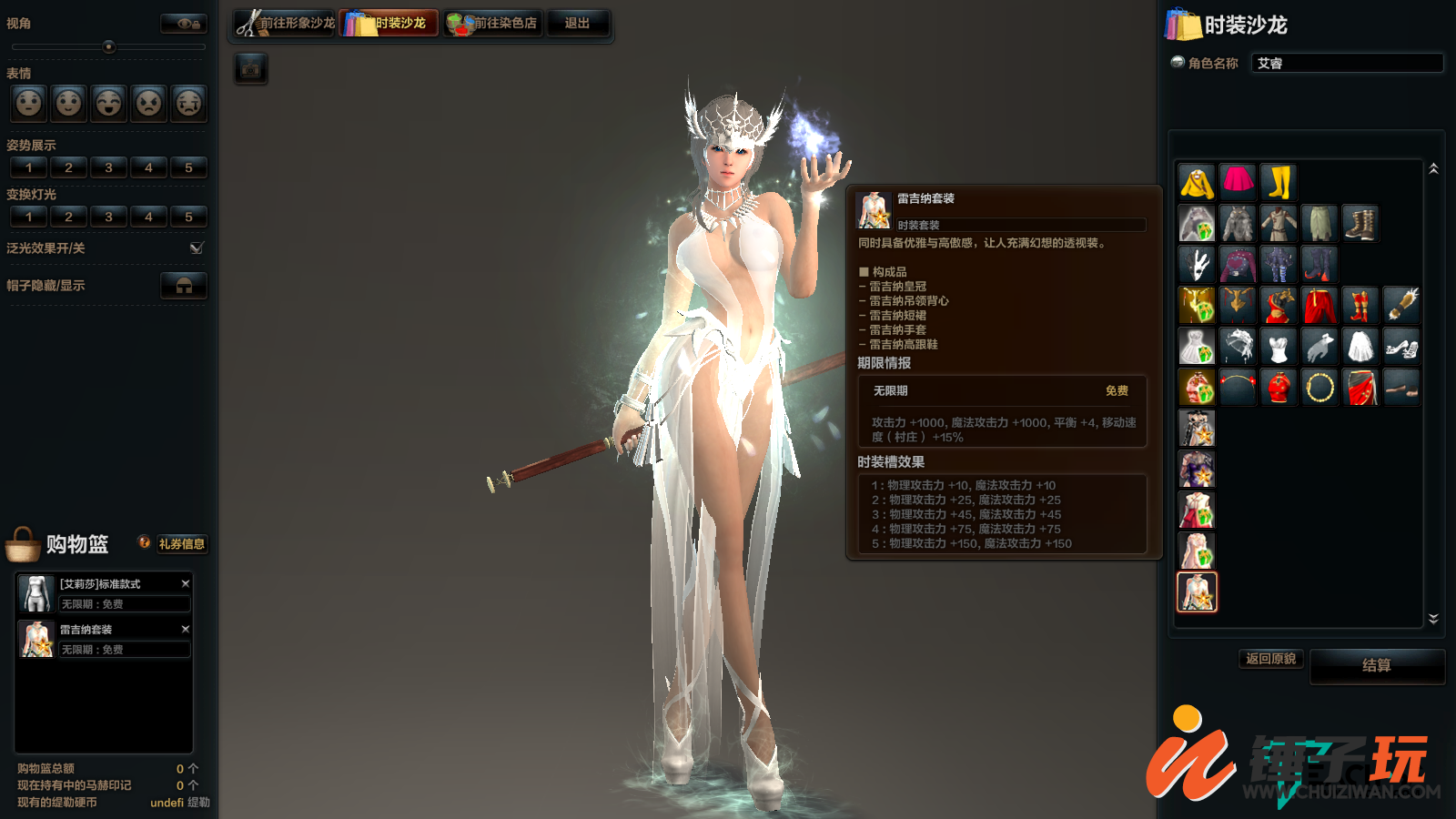This screenshot has height=819, width=1456.
Task: Open the 前往染色店 dye shop
Action: [x=493, y=23]
